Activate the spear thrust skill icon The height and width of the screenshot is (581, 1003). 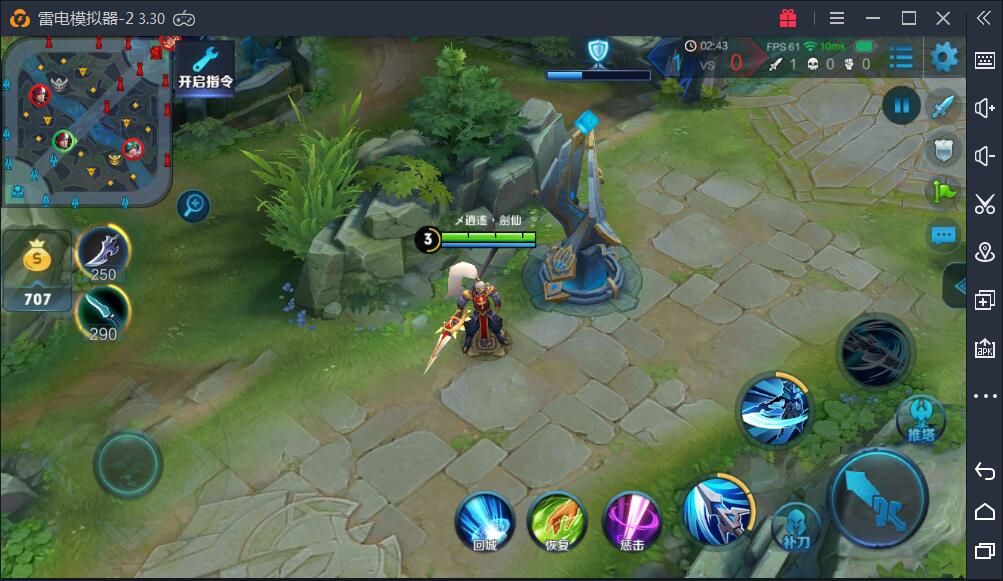click(x=717, y=510)
